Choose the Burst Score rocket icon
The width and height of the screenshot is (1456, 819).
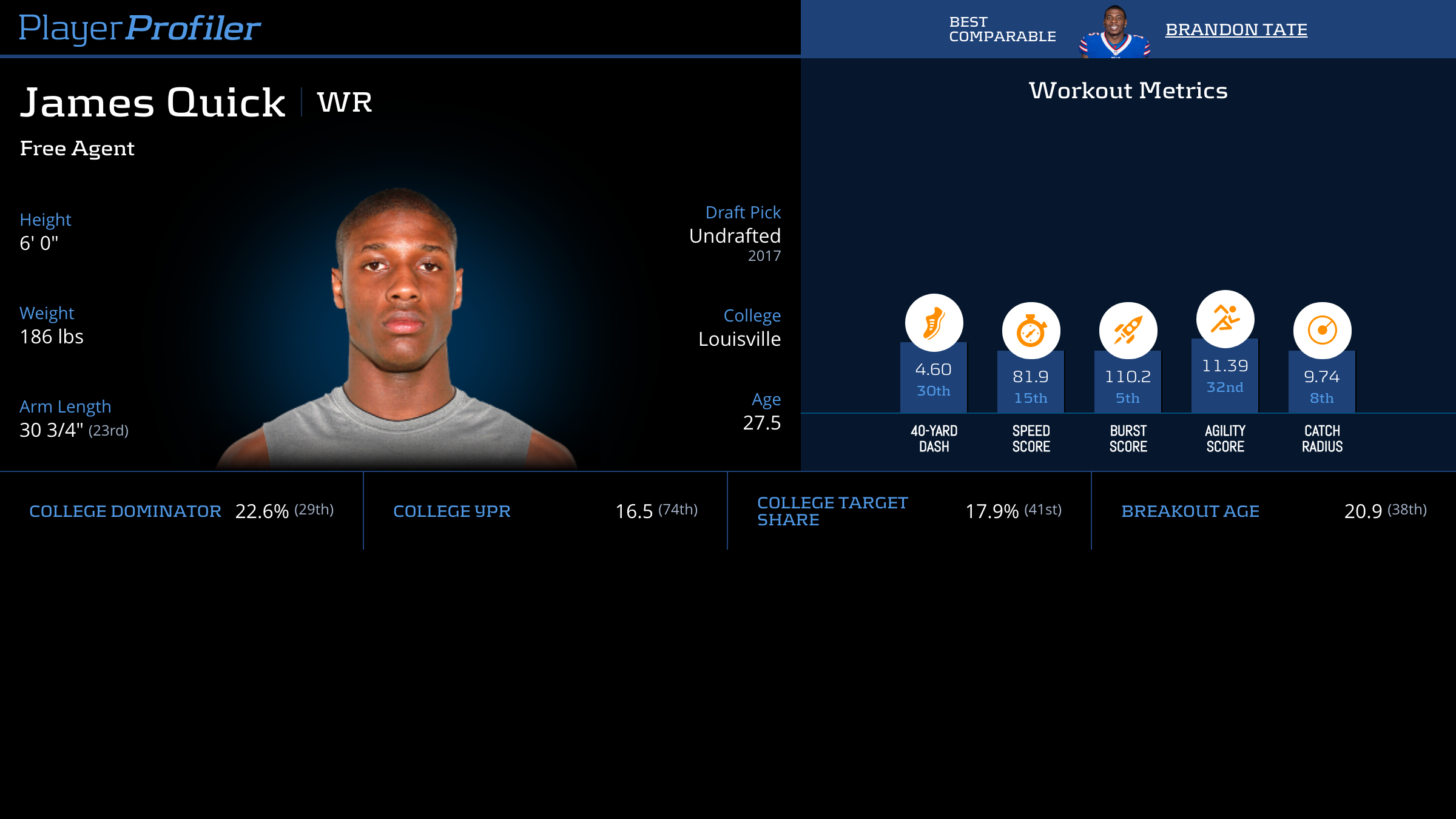tap(1128, 331)
